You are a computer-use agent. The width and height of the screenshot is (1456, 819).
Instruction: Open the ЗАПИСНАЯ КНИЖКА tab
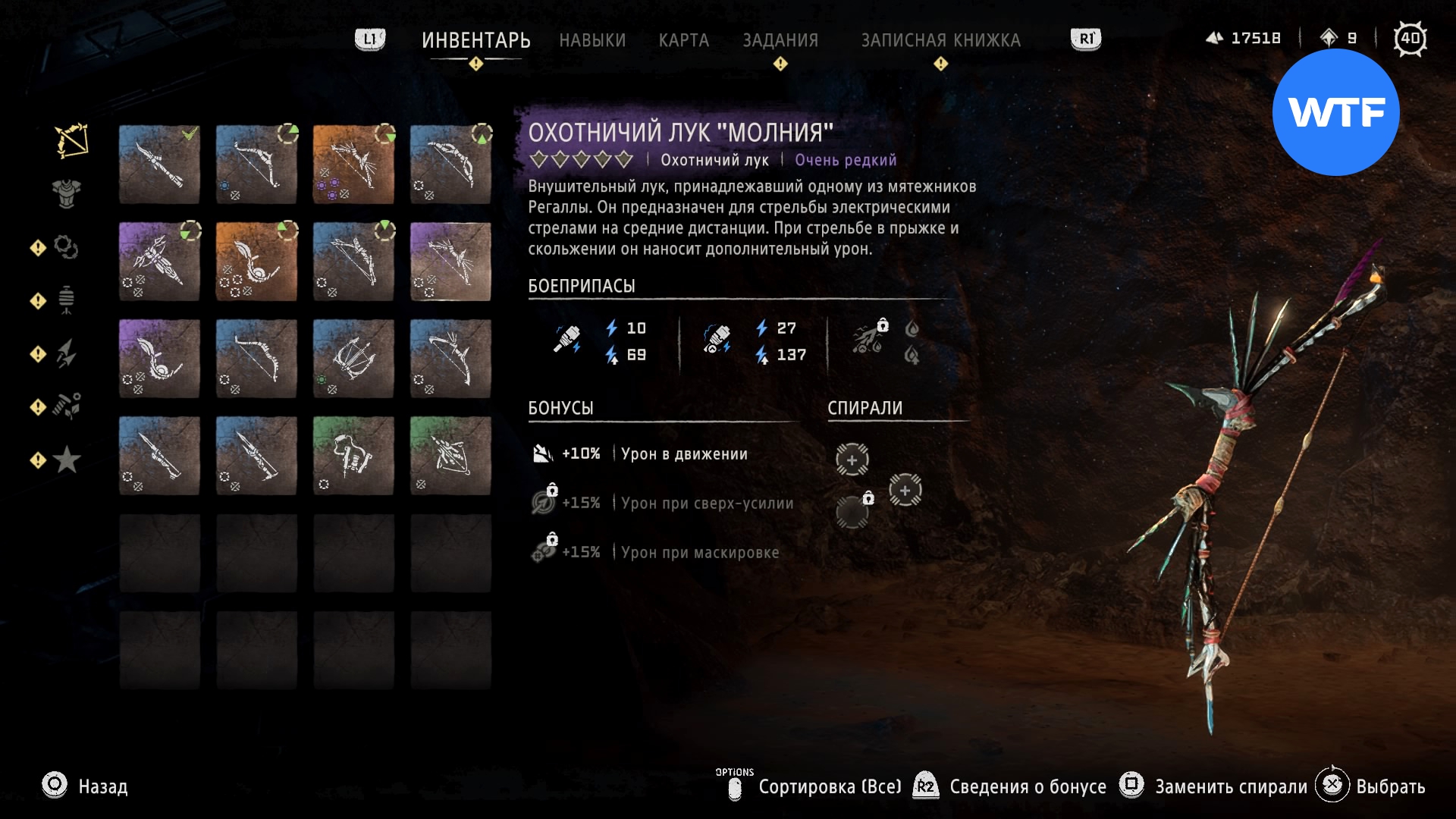940,40
